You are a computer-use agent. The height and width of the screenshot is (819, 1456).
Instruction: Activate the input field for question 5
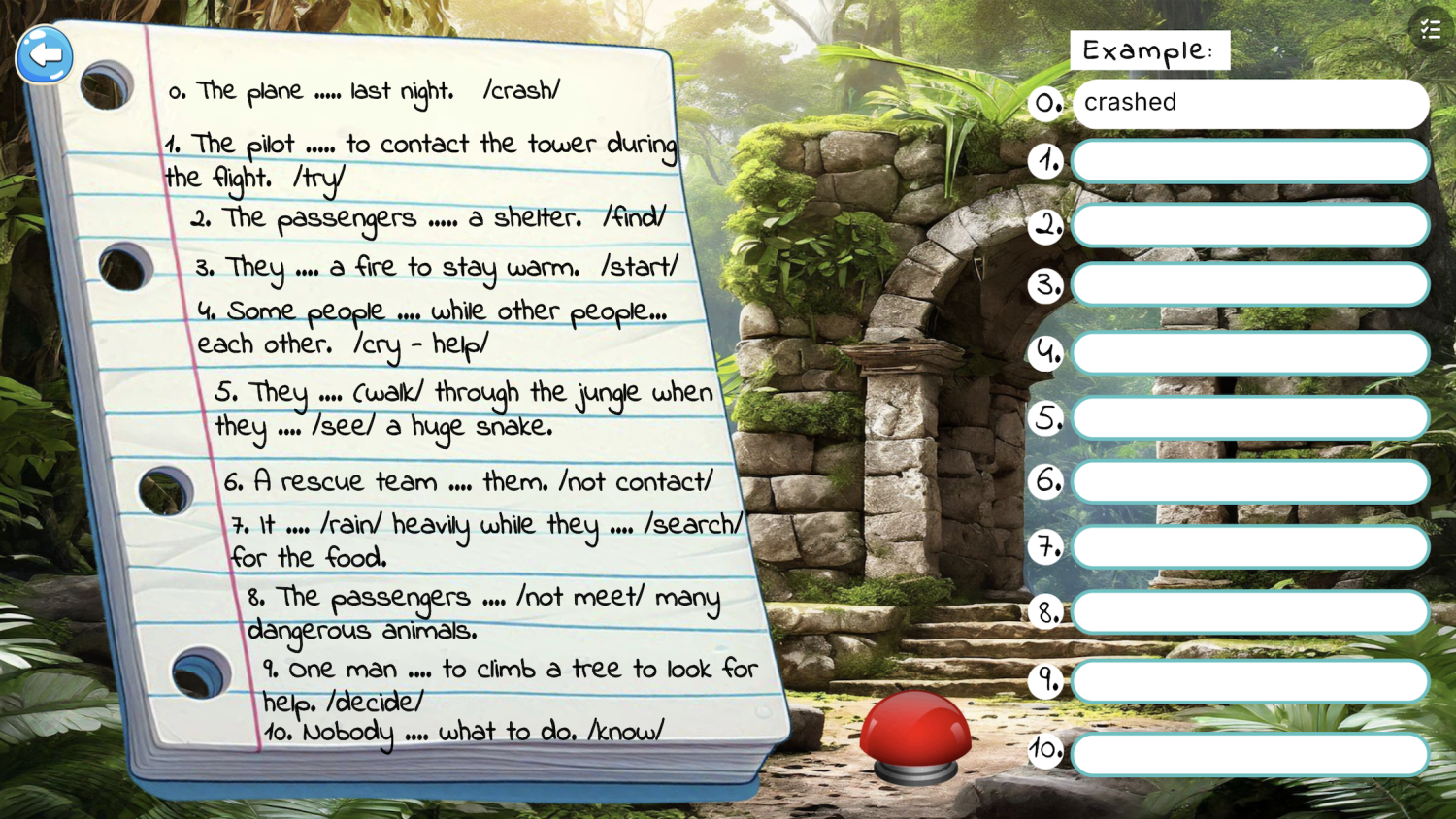[1249, 418]
